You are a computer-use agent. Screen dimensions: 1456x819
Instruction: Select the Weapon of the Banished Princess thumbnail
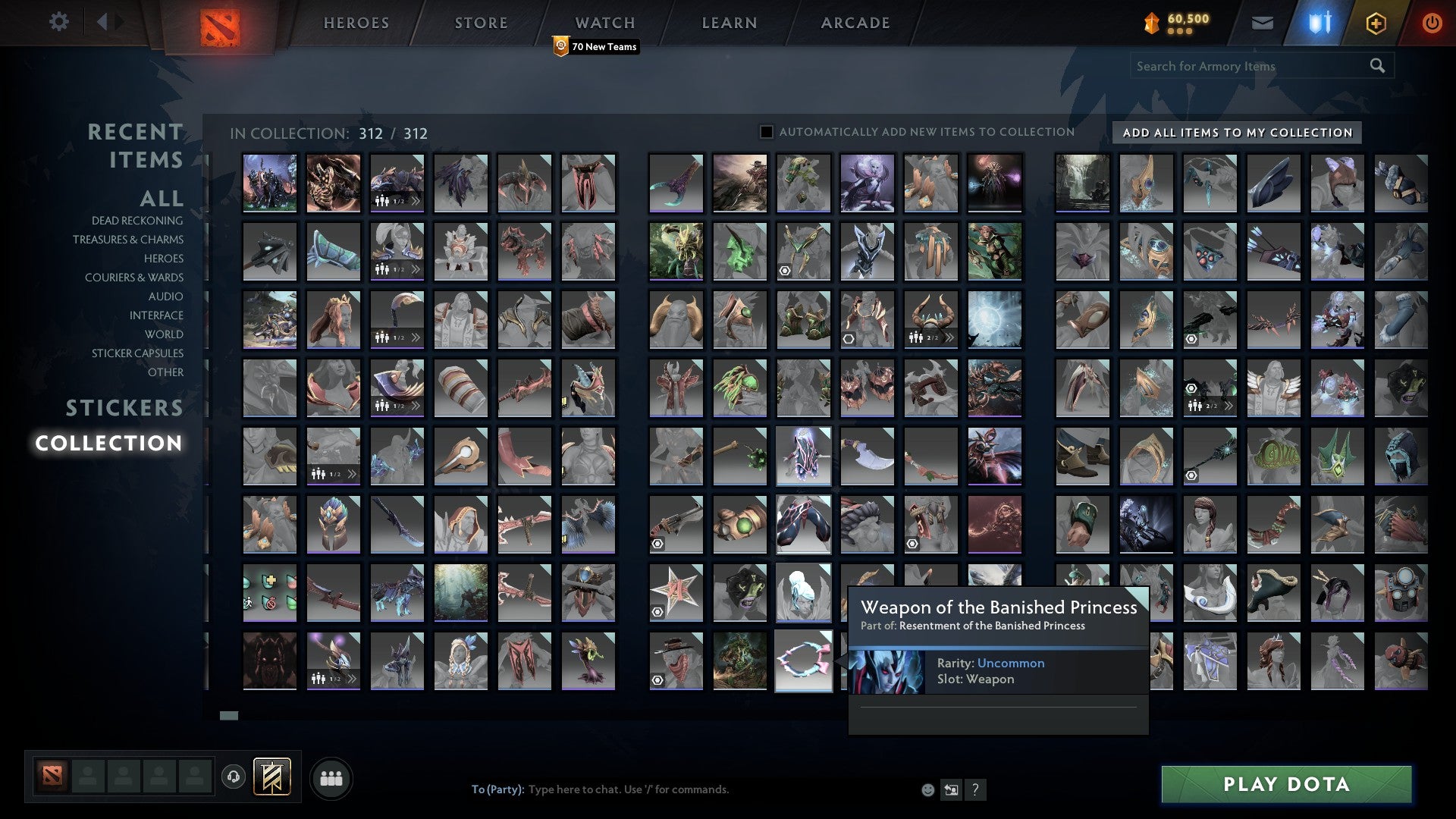[x=803, y=661]
